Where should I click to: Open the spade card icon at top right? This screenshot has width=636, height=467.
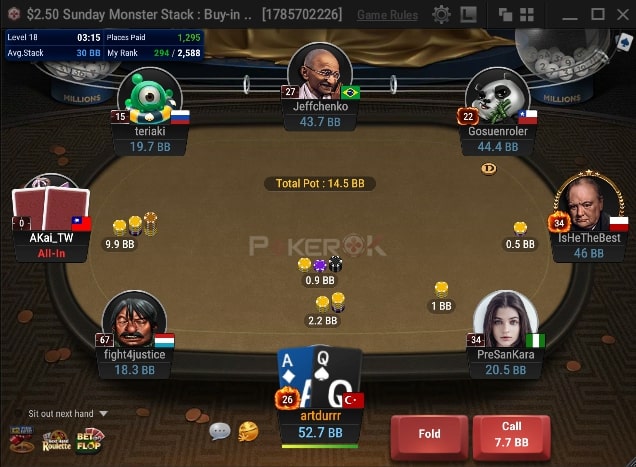pyautogui.click(x=625, y=42)
